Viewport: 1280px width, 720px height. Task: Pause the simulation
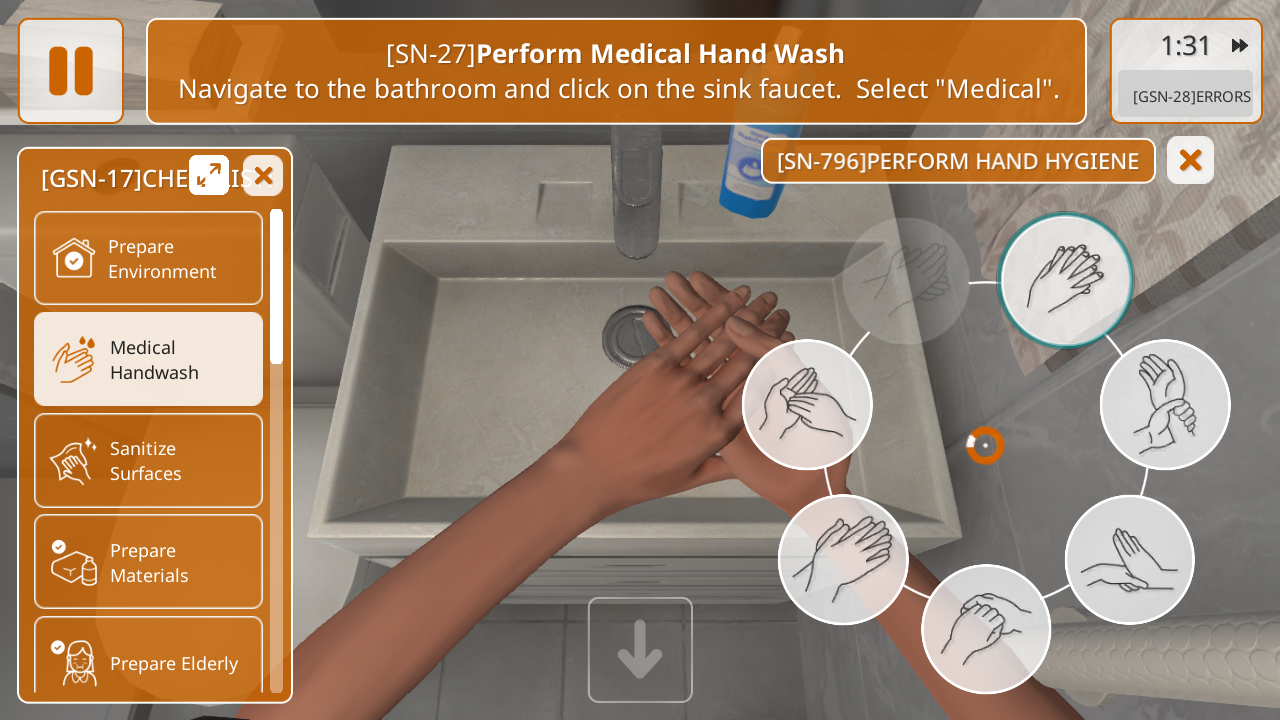point(71,71)
